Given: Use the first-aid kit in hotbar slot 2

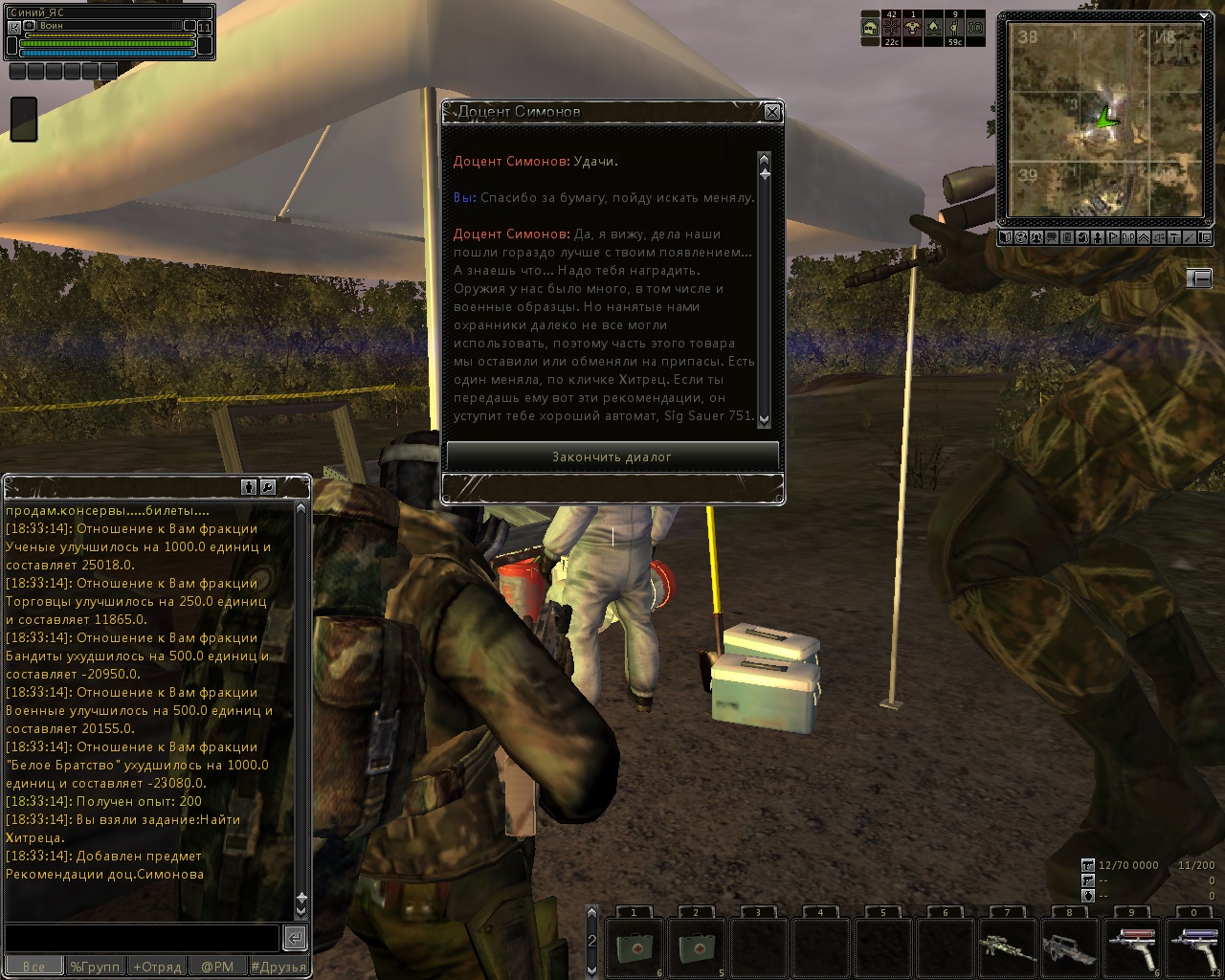Looking at the screenshot, I should point(696,947).
